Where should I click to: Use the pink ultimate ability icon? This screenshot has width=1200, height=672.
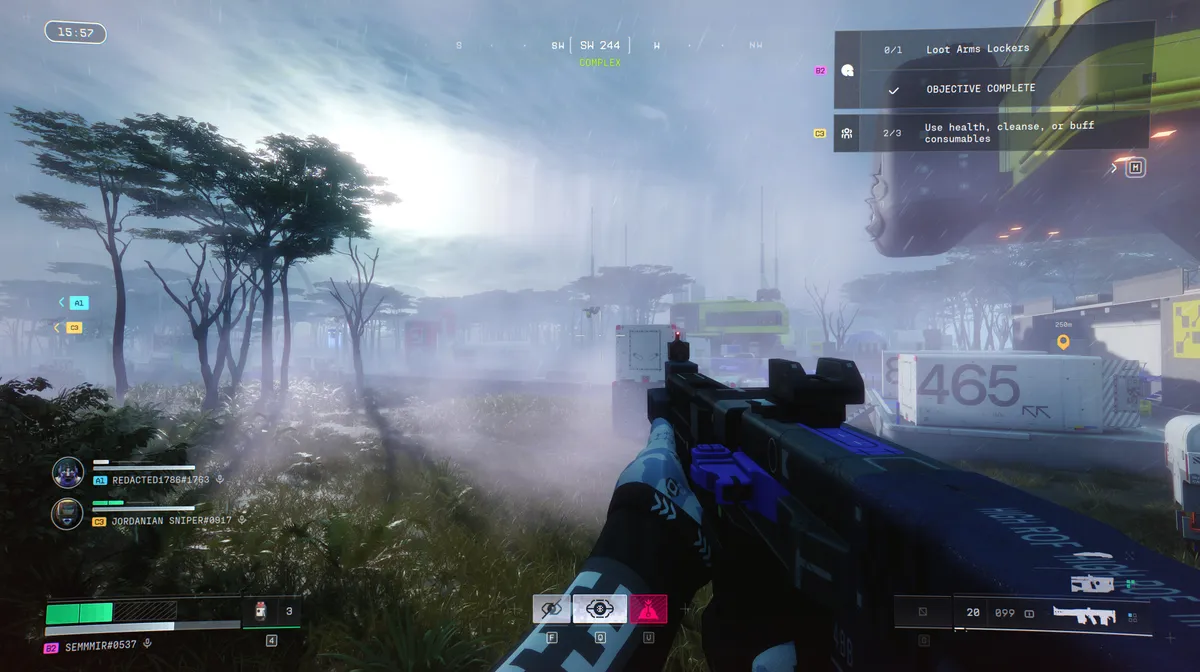click(x=648, y=608)
